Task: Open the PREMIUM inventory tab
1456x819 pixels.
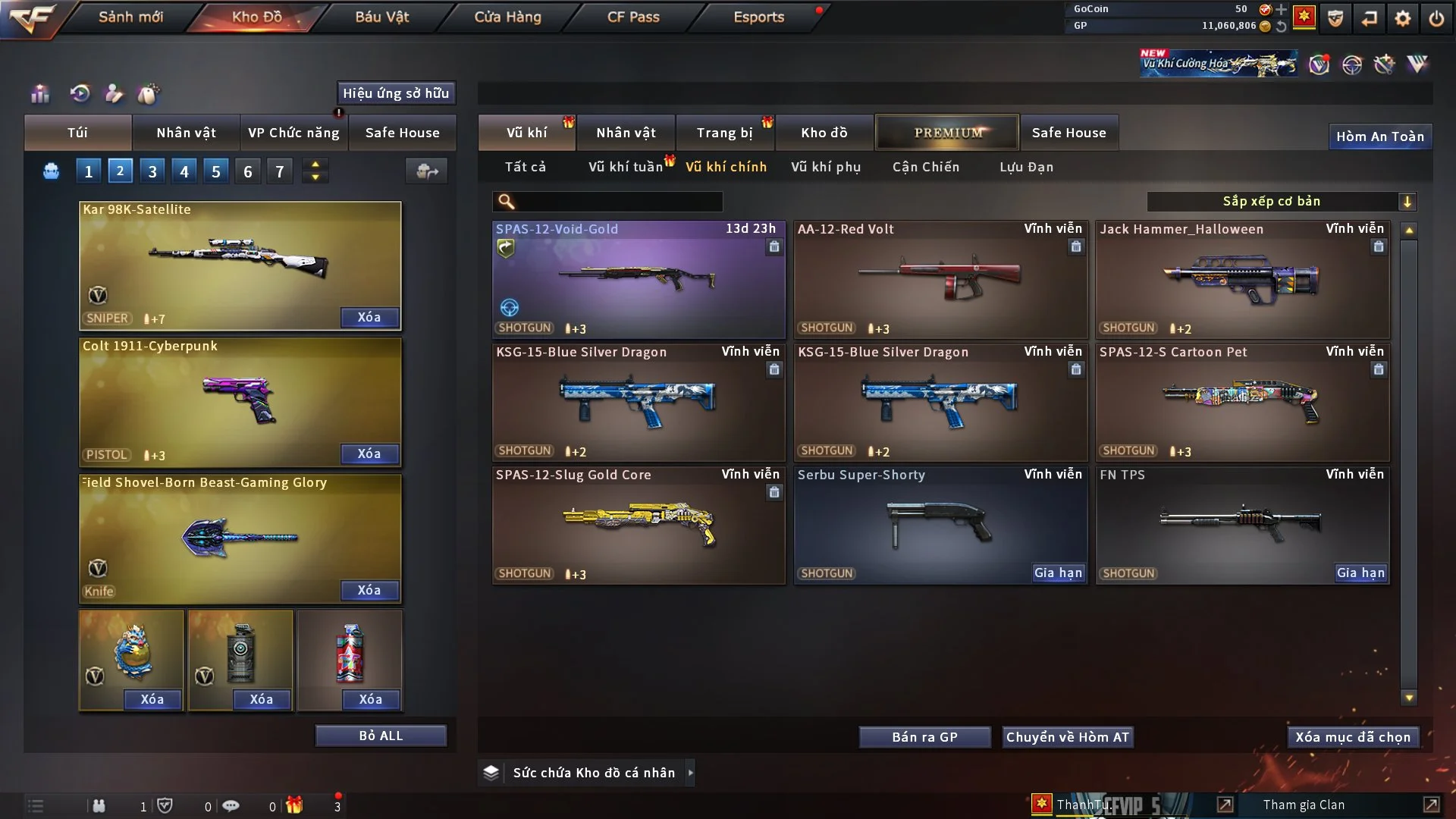Action: tap(947, 133)
